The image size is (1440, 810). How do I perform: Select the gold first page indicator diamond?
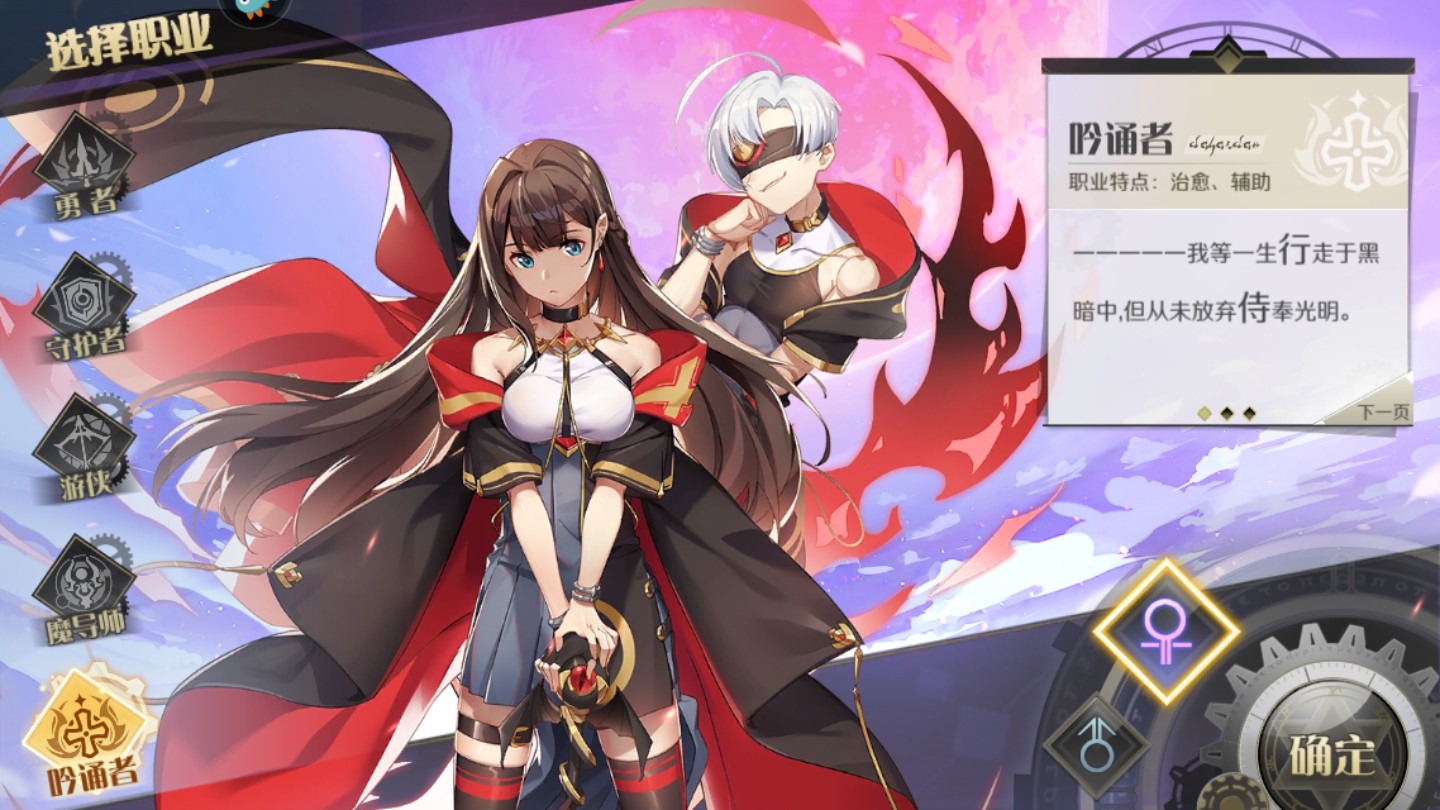[x=1204, y=412]
